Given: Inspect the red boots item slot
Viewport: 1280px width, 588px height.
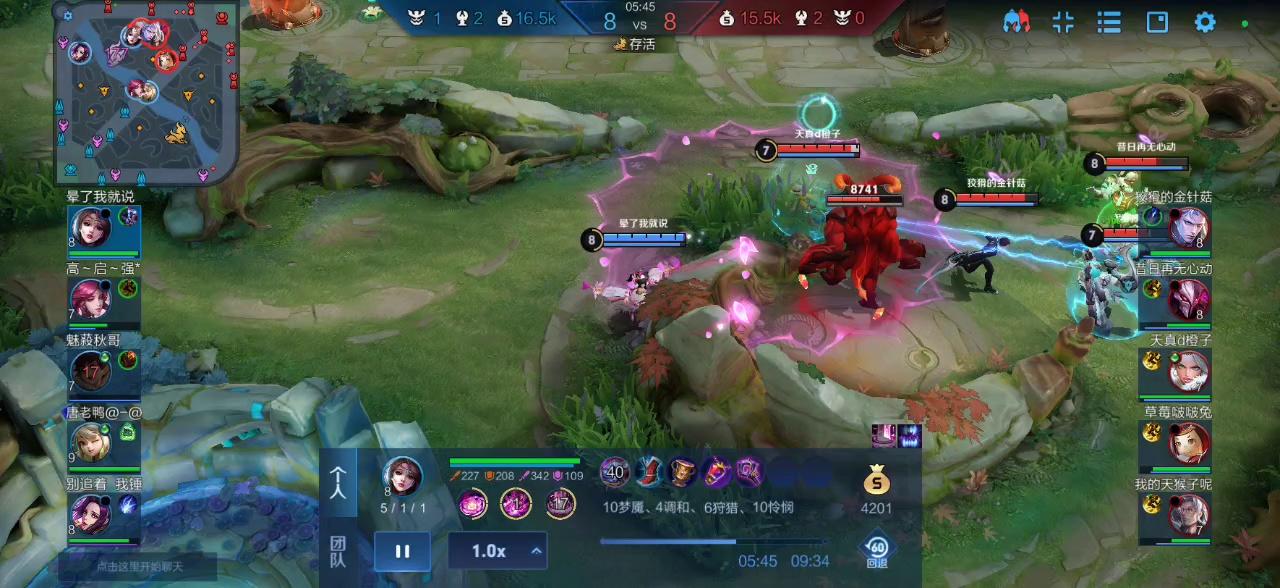Looking at the screenshot, I should (x=648, y=472).
